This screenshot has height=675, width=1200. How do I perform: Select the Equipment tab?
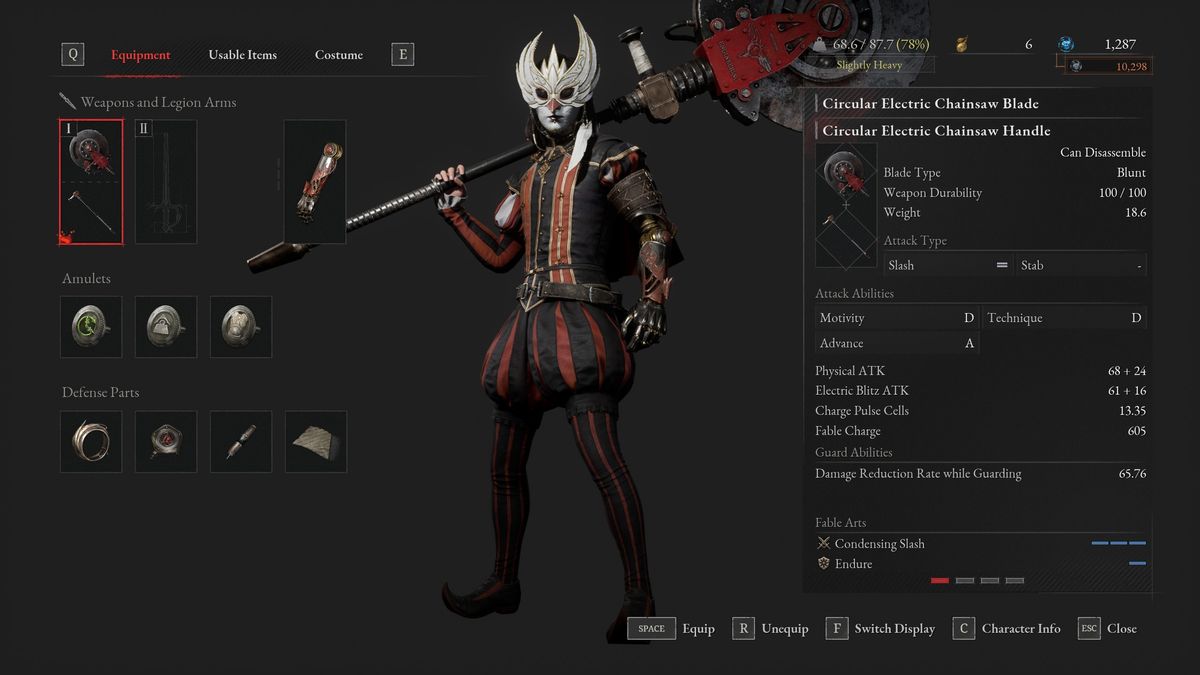(140, 55)
